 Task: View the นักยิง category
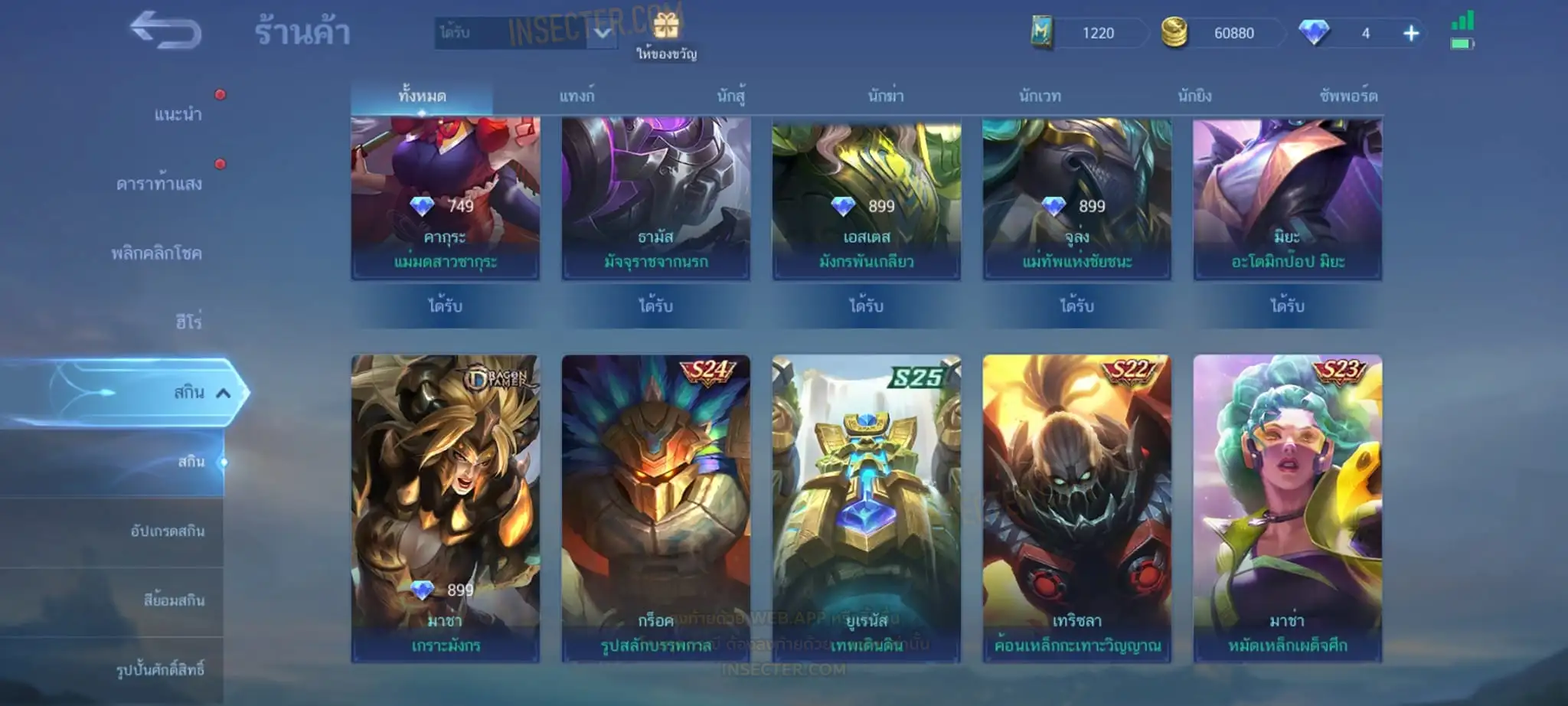pyautogui.click(x=1194, y=96)
